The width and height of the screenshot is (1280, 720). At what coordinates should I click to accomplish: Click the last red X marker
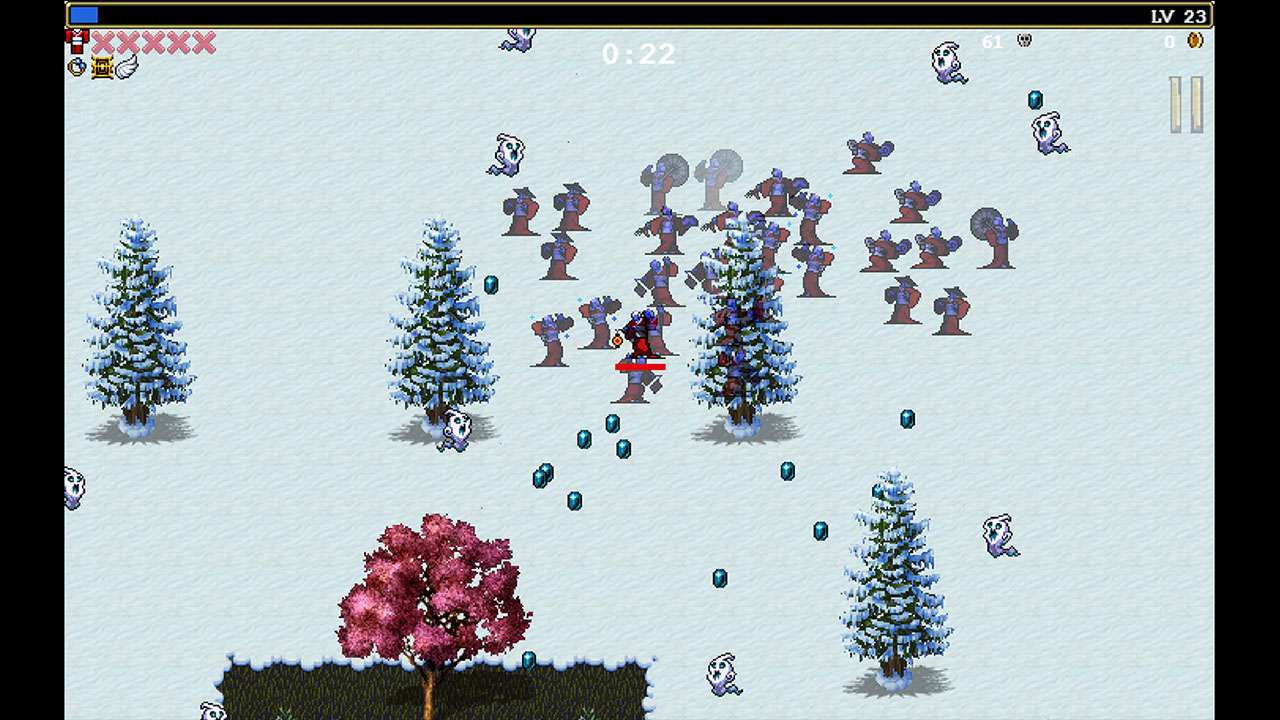204,42
